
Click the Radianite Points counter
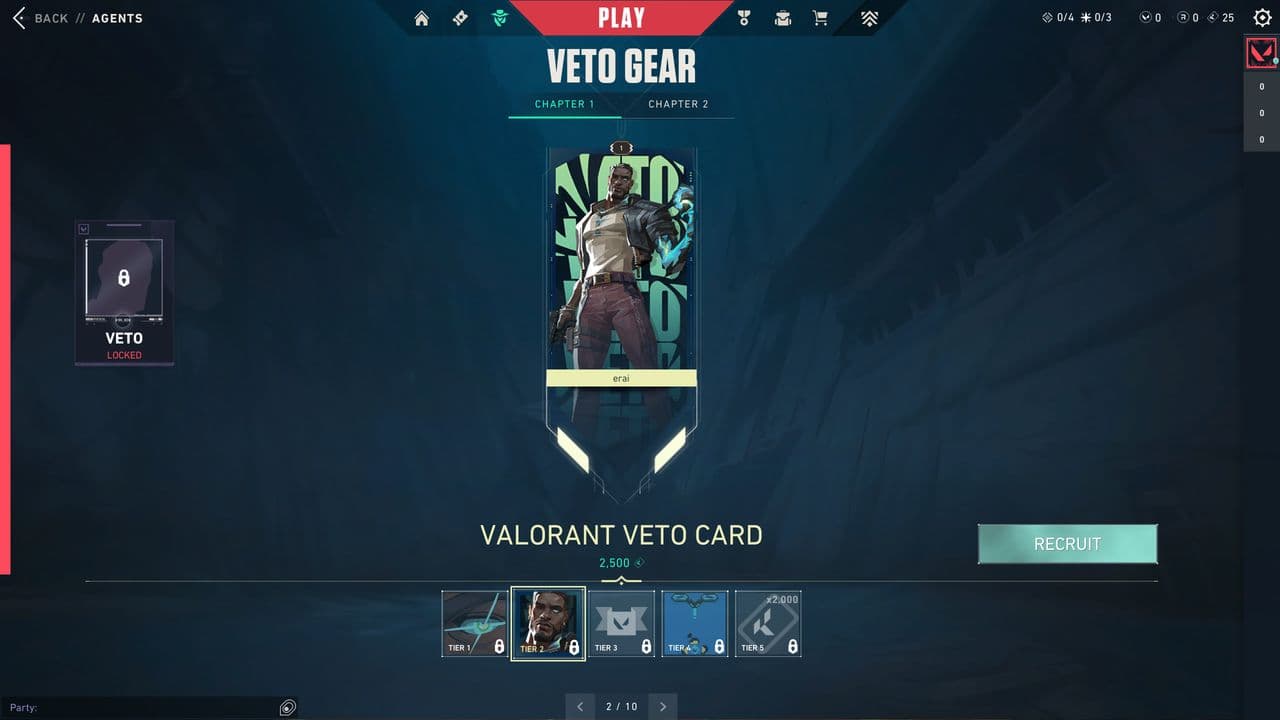point(1189,17)
